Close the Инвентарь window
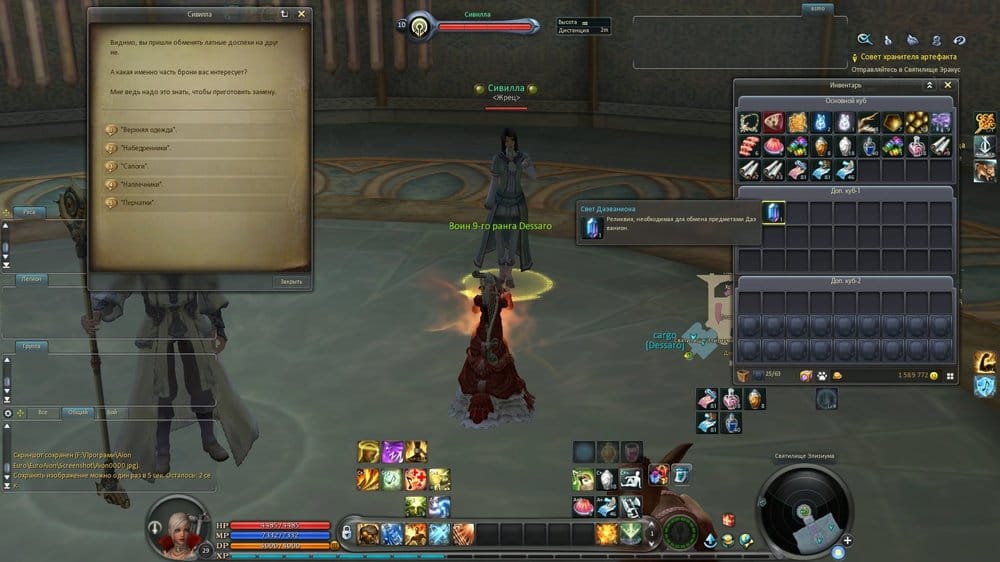The width and height of the screenshot is (1000, 562). (949, 86)
